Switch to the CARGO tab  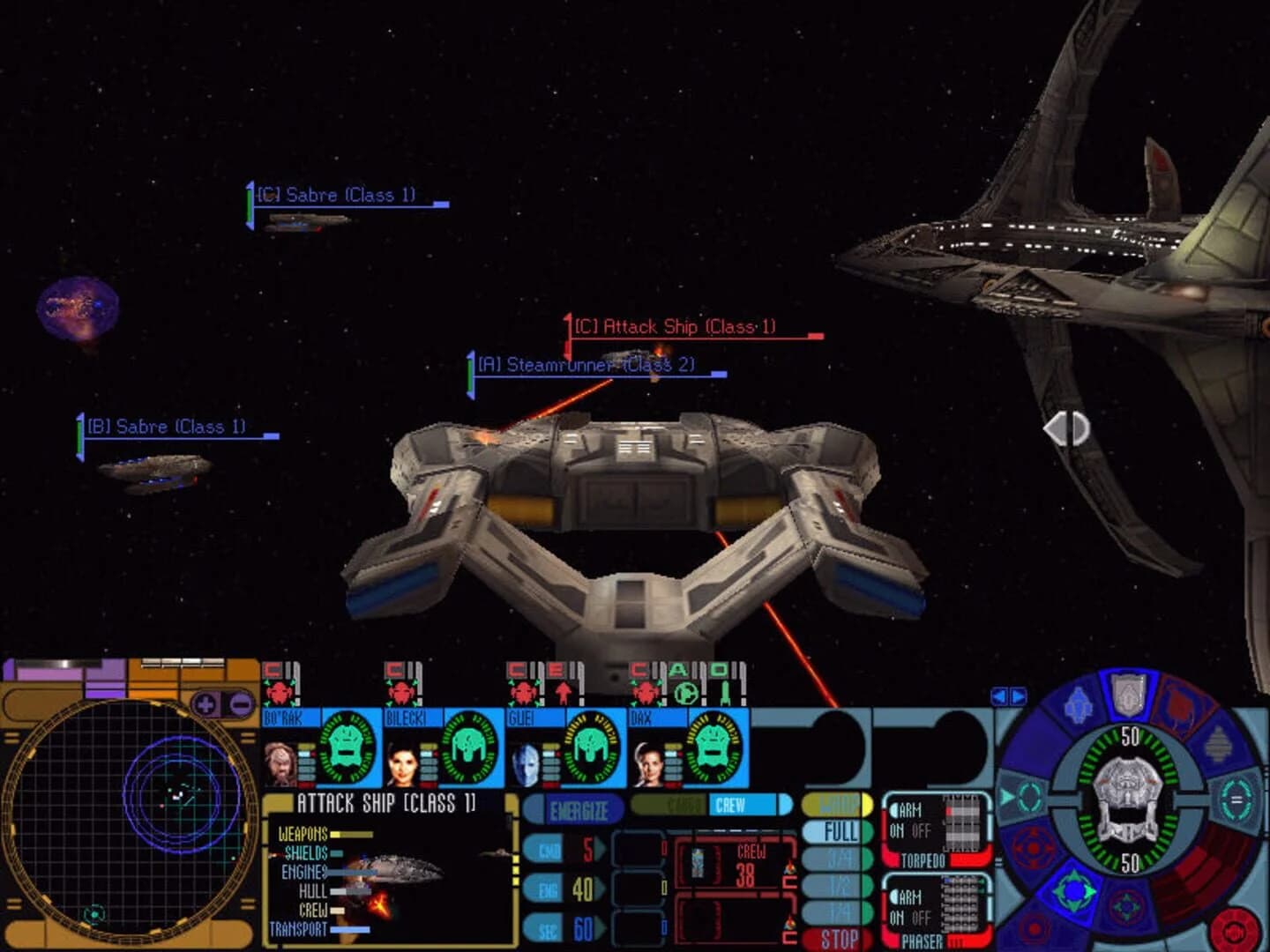pyautogui.click(x=669, y=804)
